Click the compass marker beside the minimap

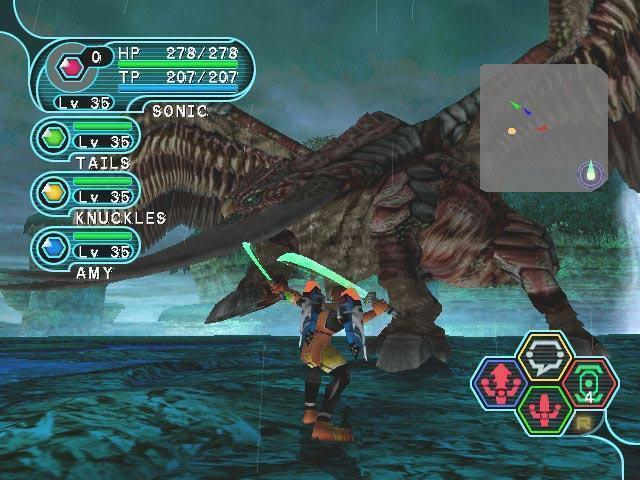click(592, 174)
